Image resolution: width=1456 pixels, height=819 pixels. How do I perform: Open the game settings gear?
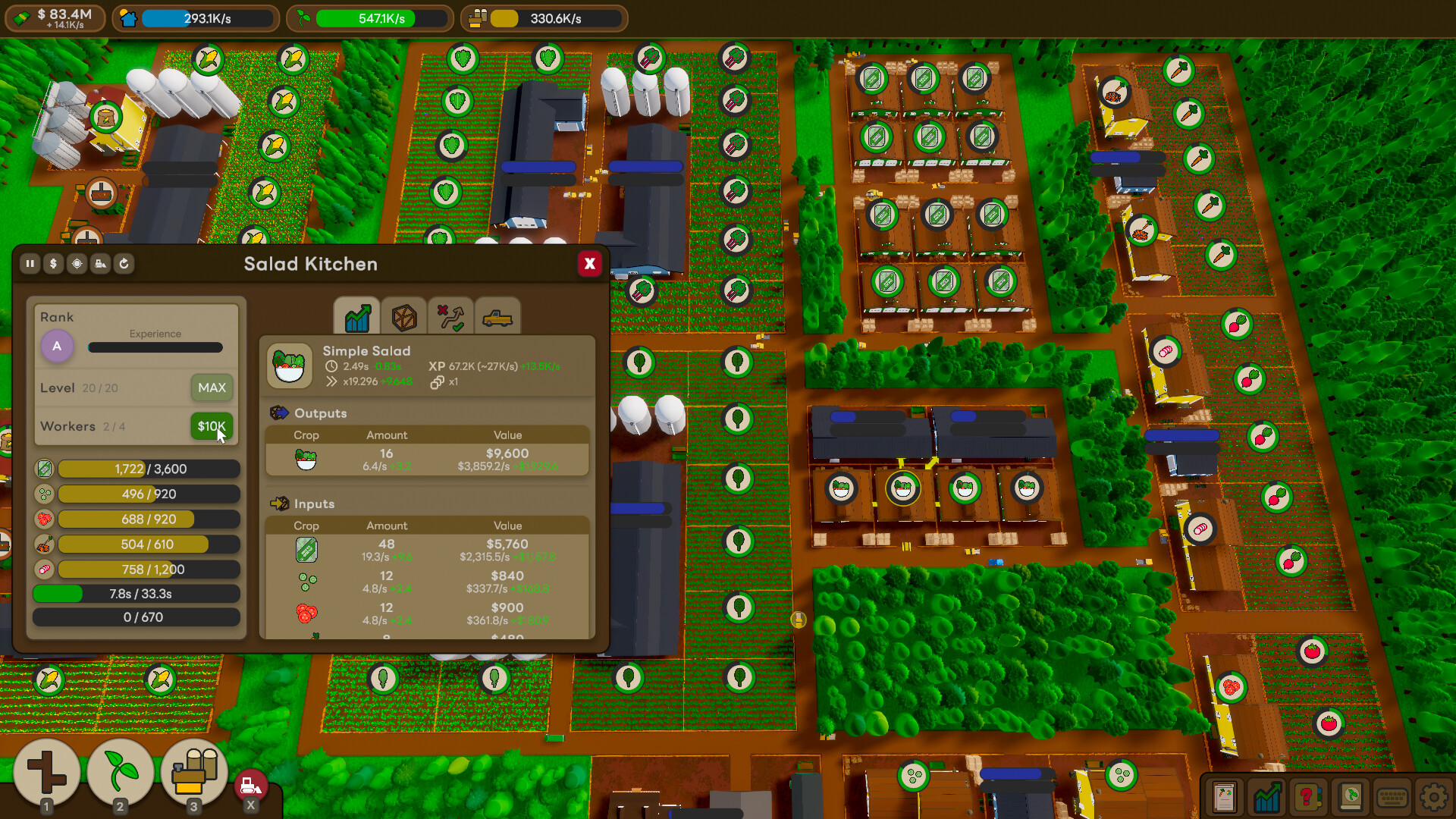1432,796
